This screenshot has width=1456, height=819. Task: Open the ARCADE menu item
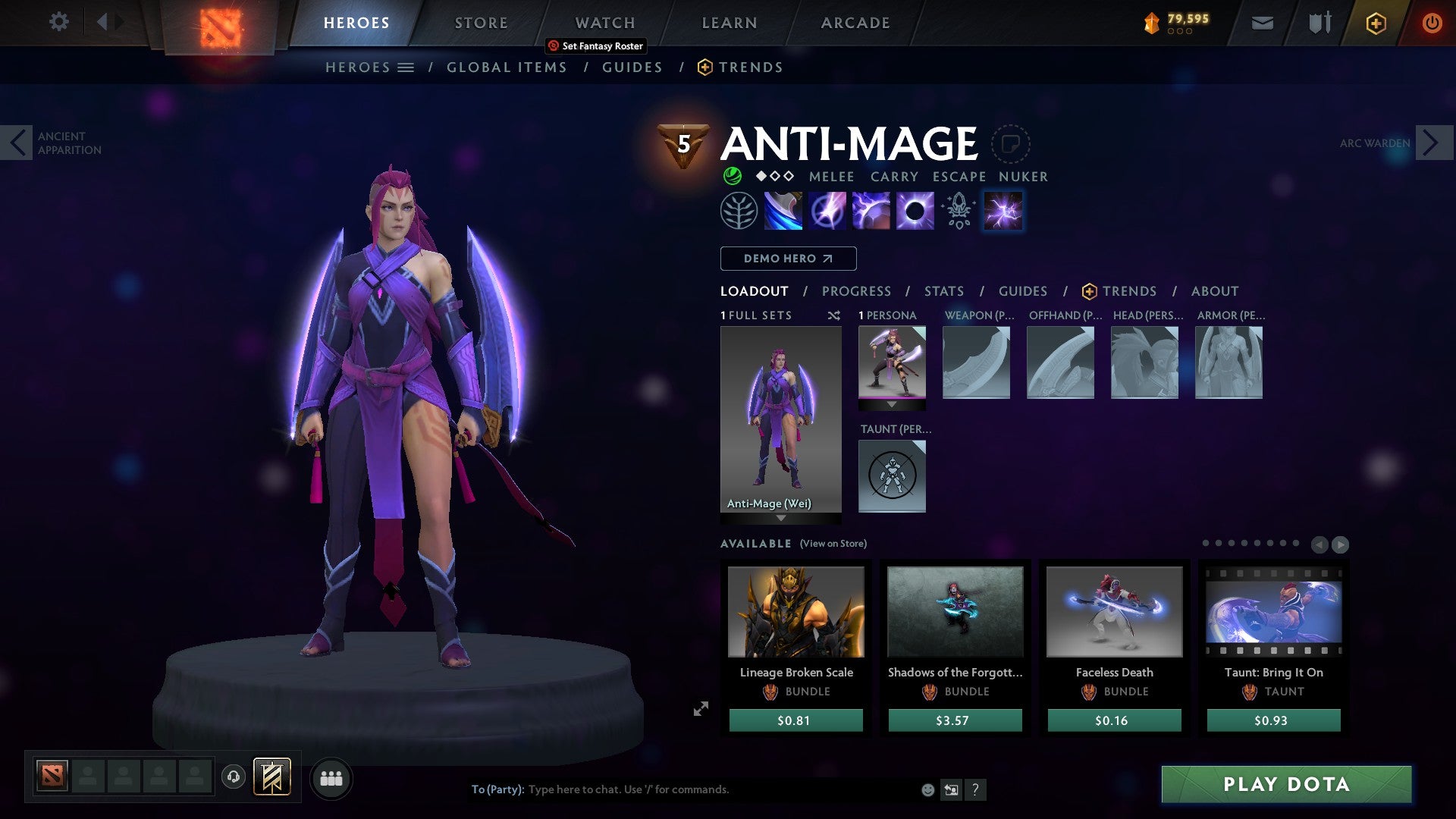pyautogui.click(x=855, y=22)
